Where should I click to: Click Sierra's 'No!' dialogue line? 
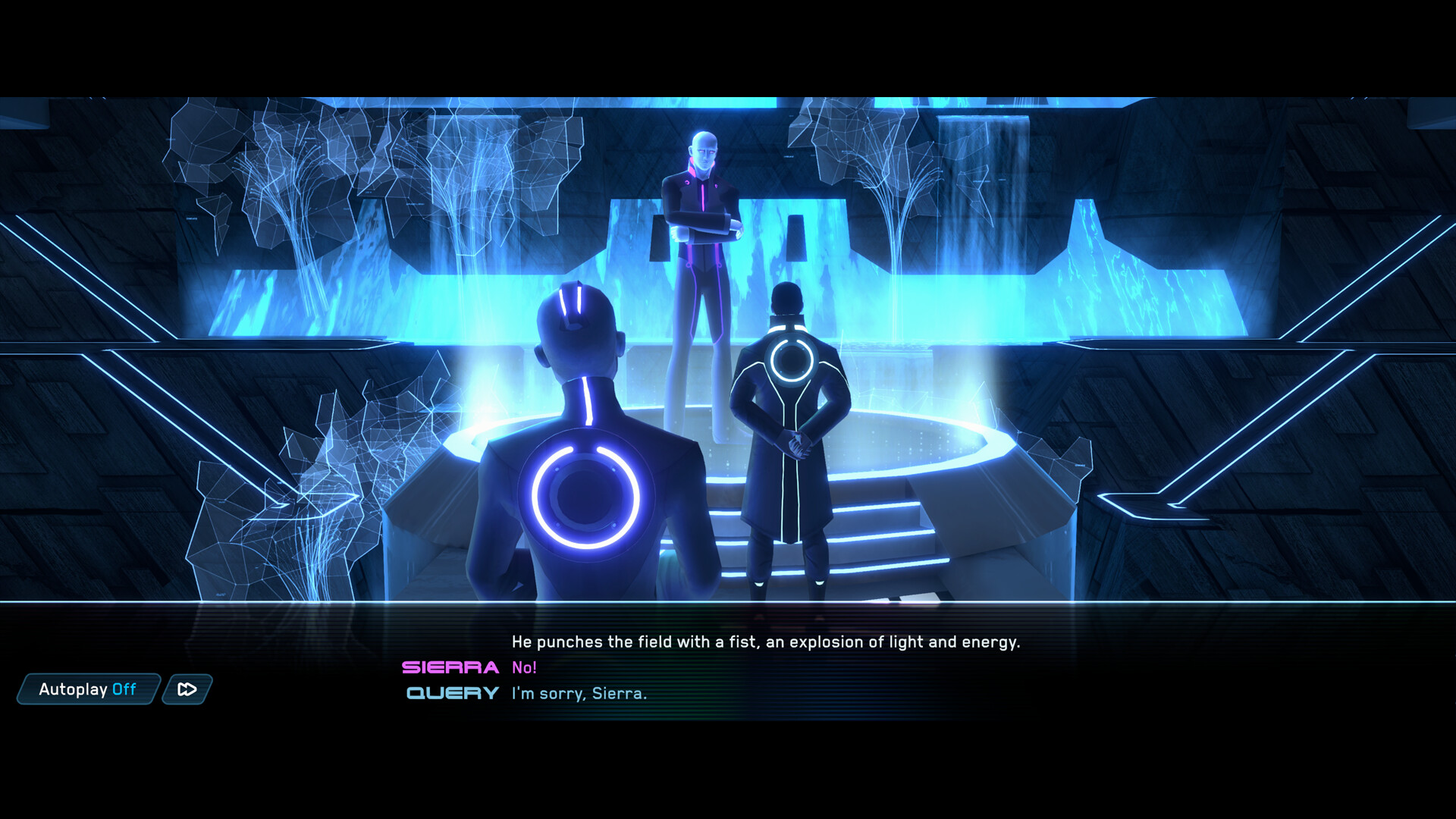(x=524, y=668)
